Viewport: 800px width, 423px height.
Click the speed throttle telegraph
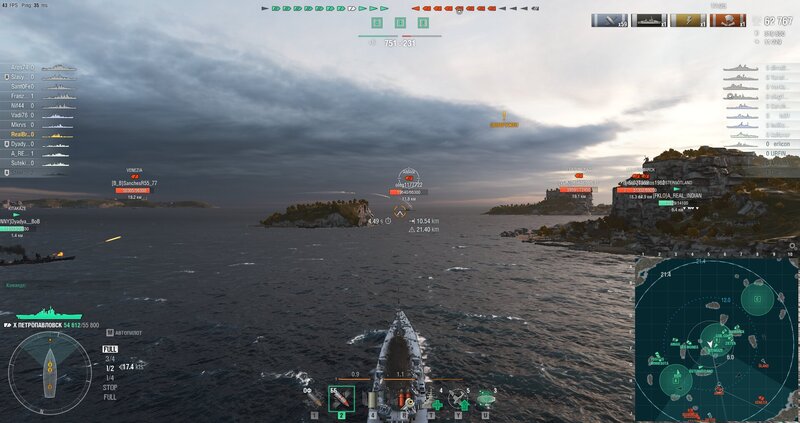point(110,370)
